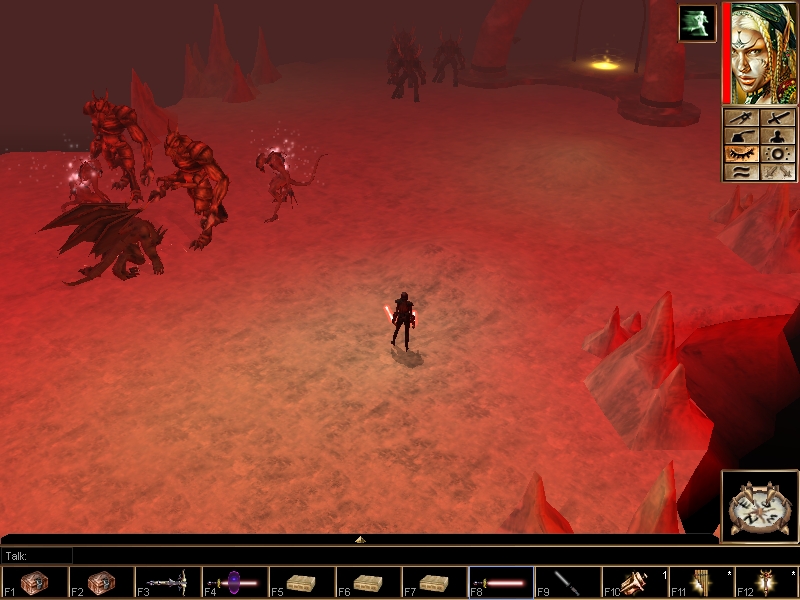Open the spellbook wavy lines button
800x600 pixels.
741,172
